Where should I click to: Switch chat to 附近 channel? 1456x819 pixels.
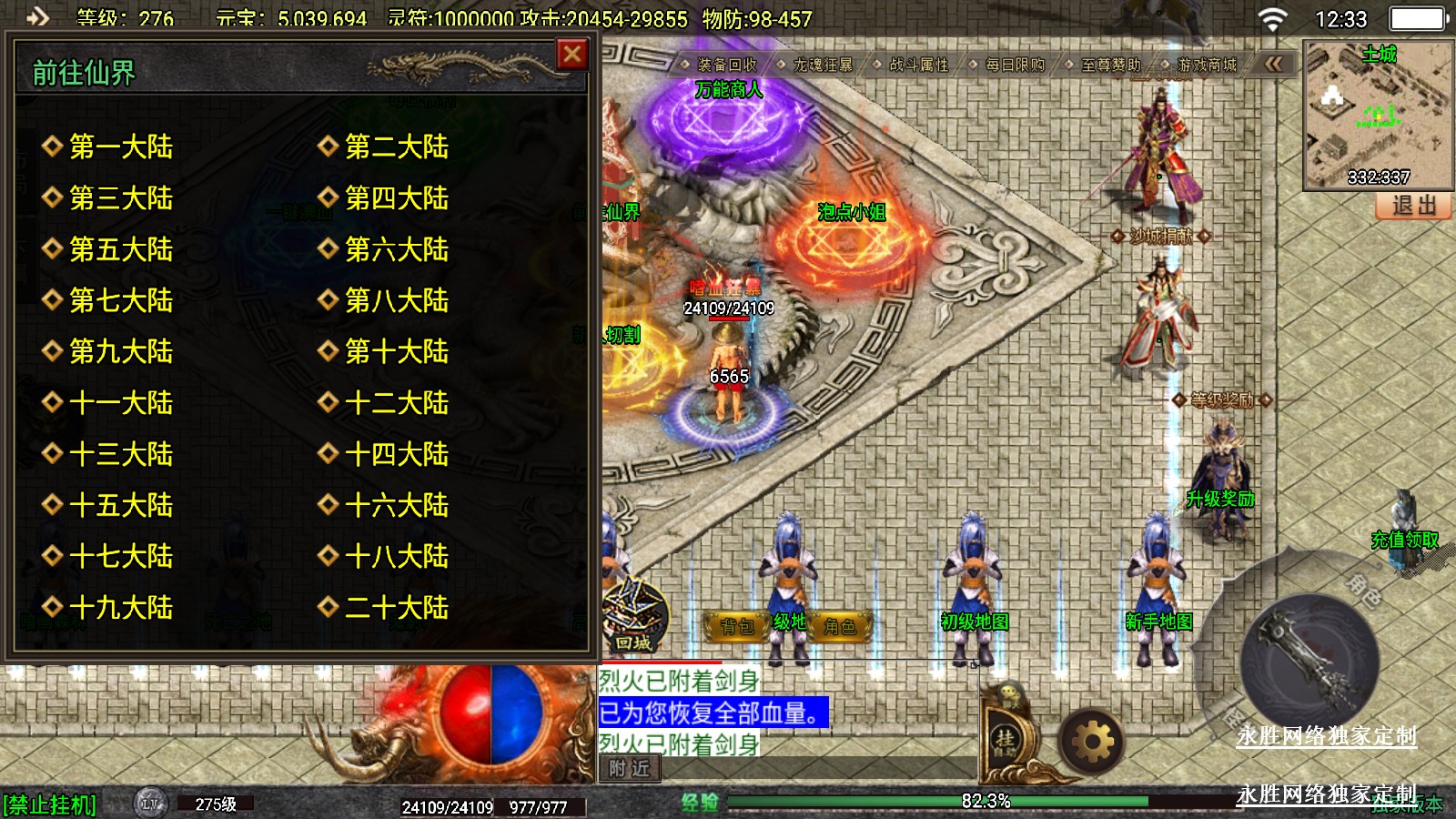630,769
